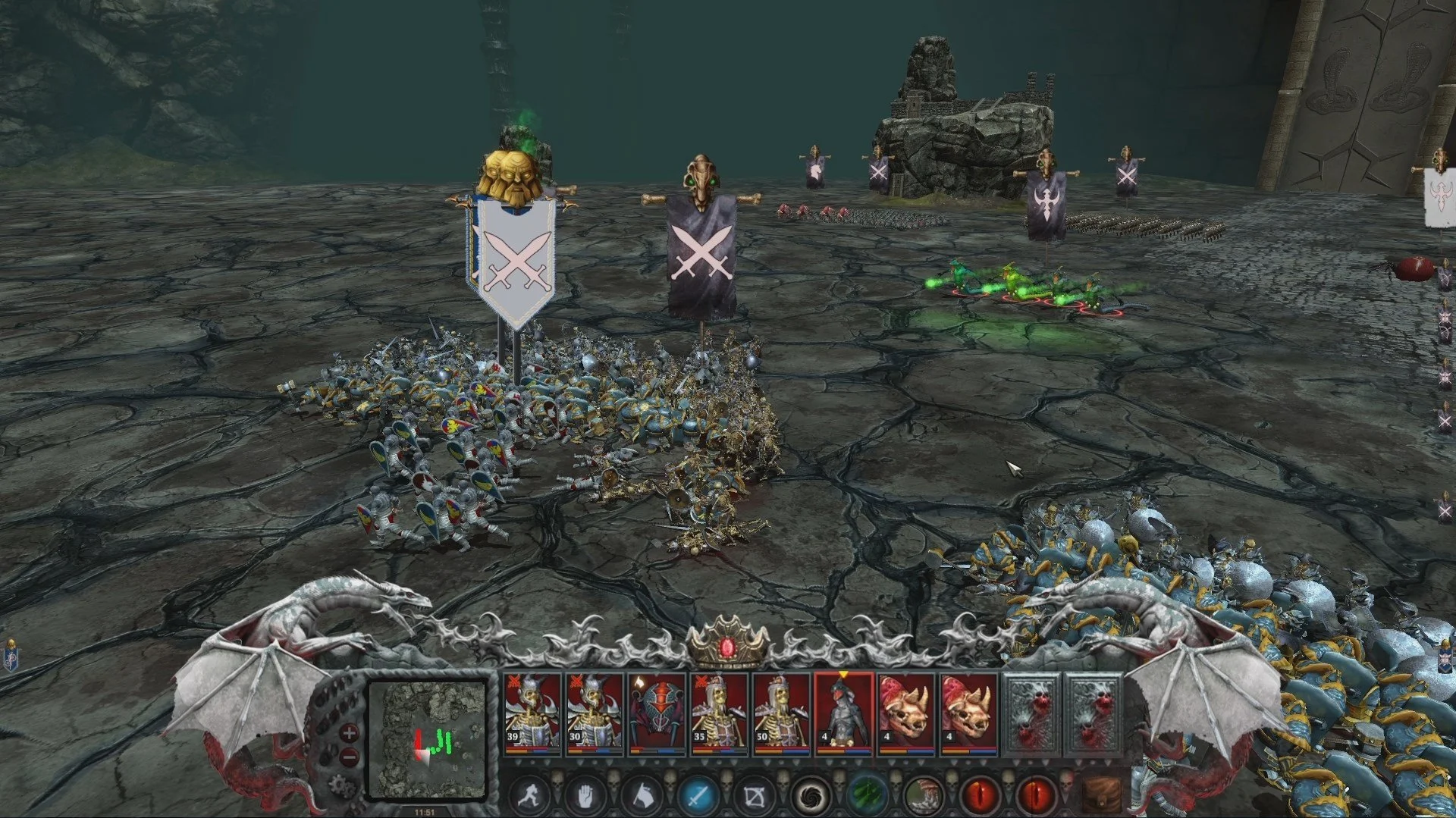This screenshot has height=818, width=1456.
Task: Toggle the blue sword melee icon
Action: pyautogui.click(x=698, y=796)
